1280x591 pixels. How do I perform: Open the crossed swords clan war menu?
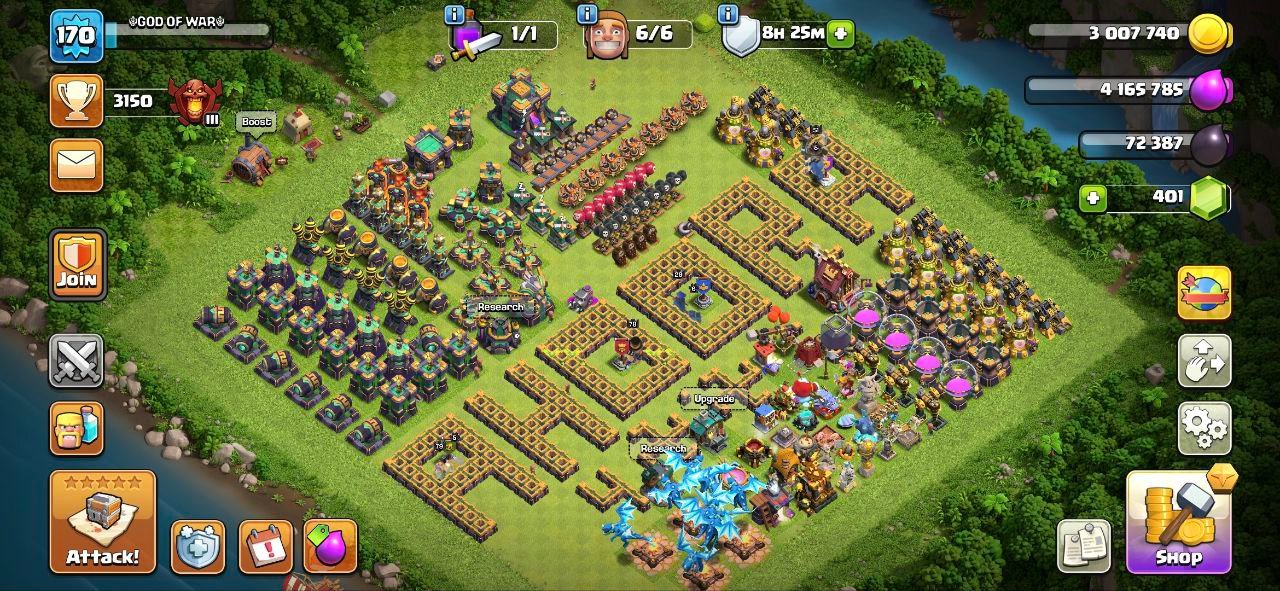[x=77, y=360]
